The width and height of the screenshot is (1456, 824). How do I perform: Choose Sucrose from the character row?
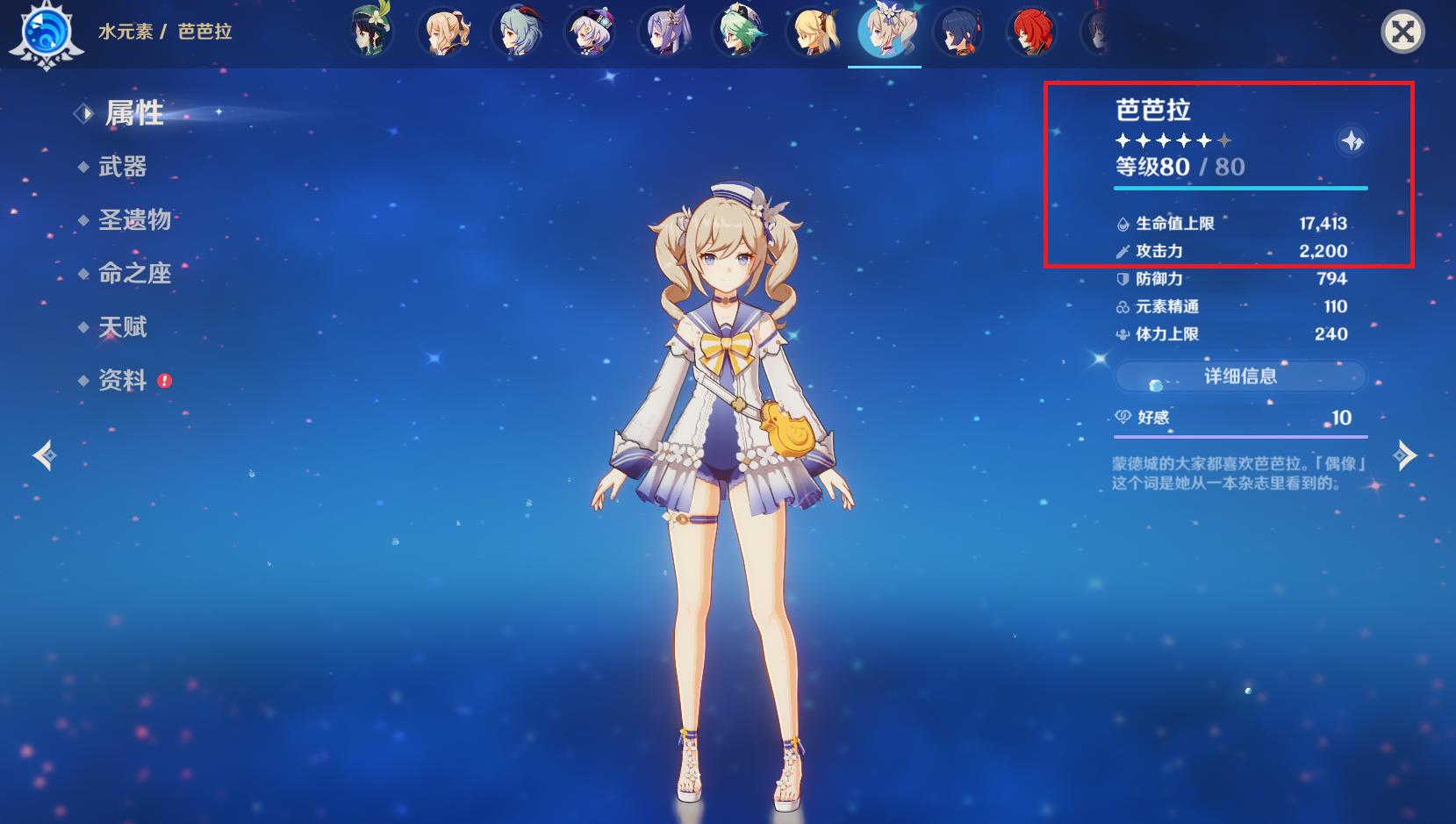click(739, 32)
